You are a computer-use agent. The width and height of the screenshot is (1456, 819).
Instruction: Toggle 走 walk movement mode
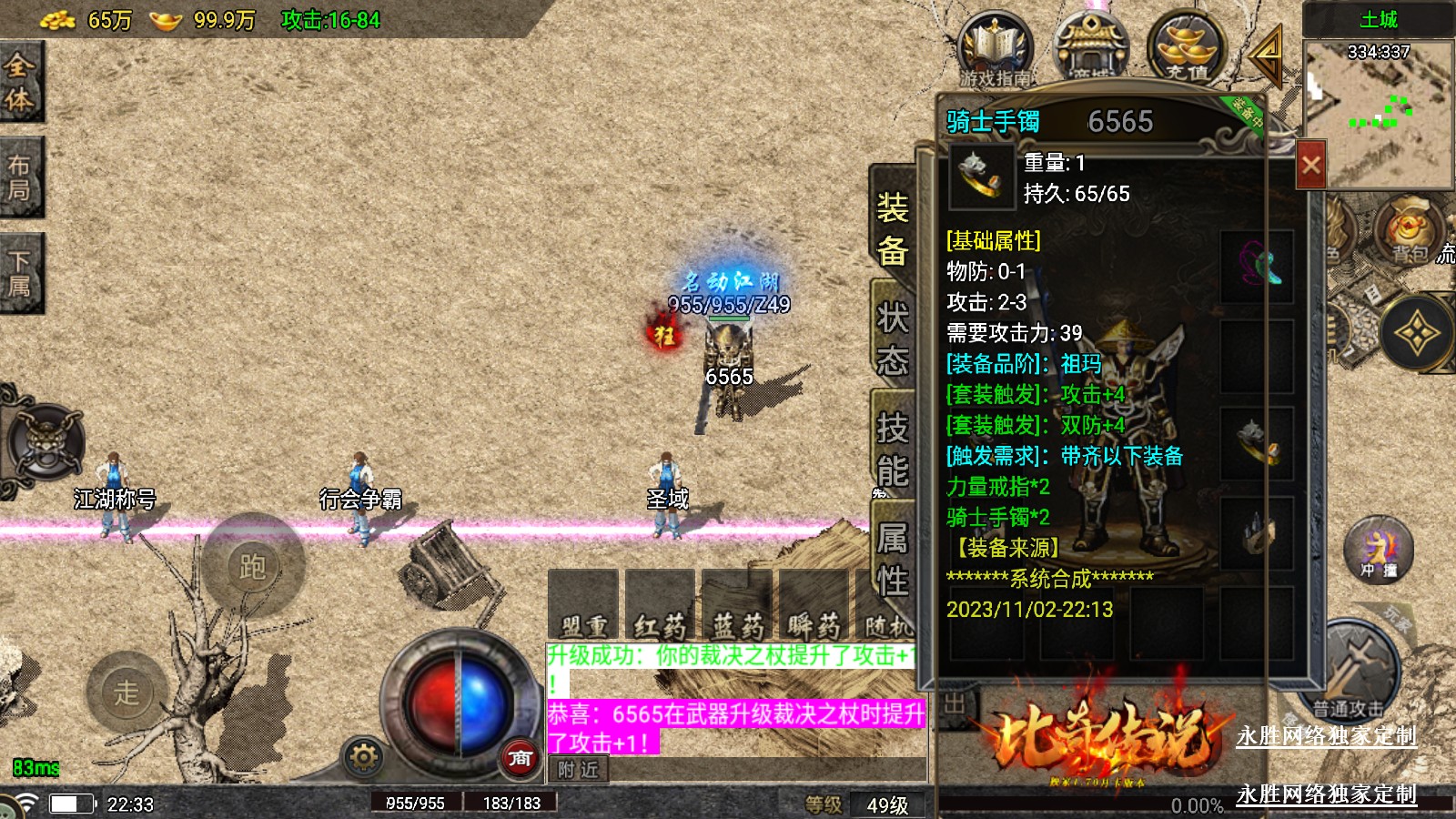[126, 692]
